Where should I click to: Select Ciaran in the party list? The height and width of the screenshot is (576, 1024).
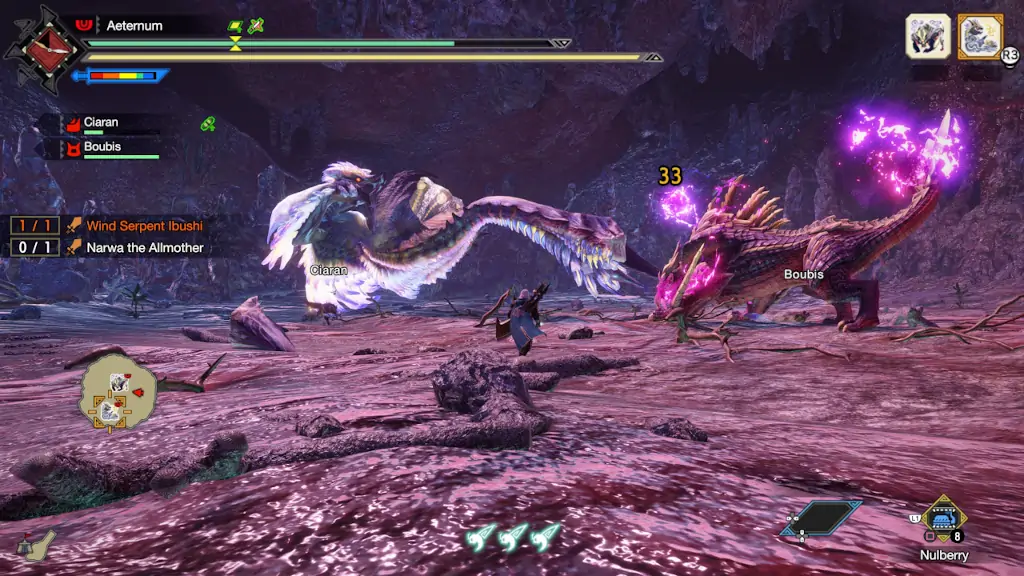point(100,123)
